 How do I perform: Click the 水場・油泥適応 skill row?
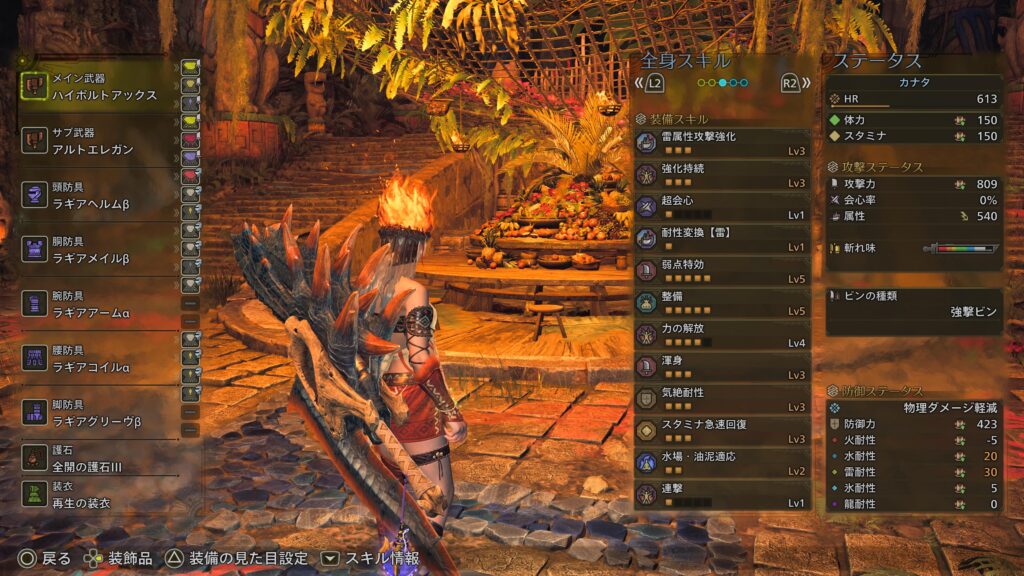(x=722, y=463)
